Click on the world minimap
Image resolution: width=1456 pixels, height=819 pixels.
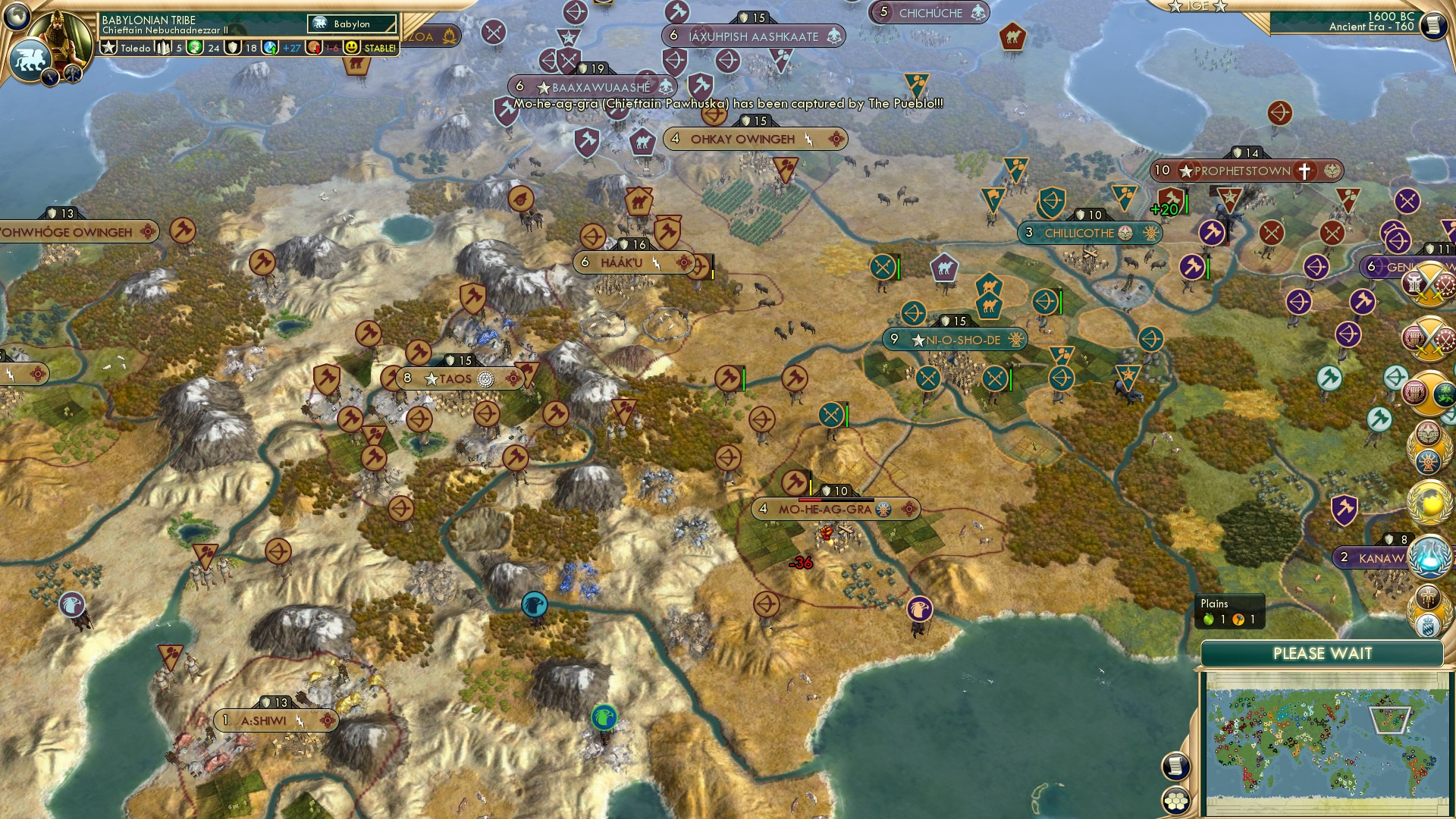point(1326,744)
